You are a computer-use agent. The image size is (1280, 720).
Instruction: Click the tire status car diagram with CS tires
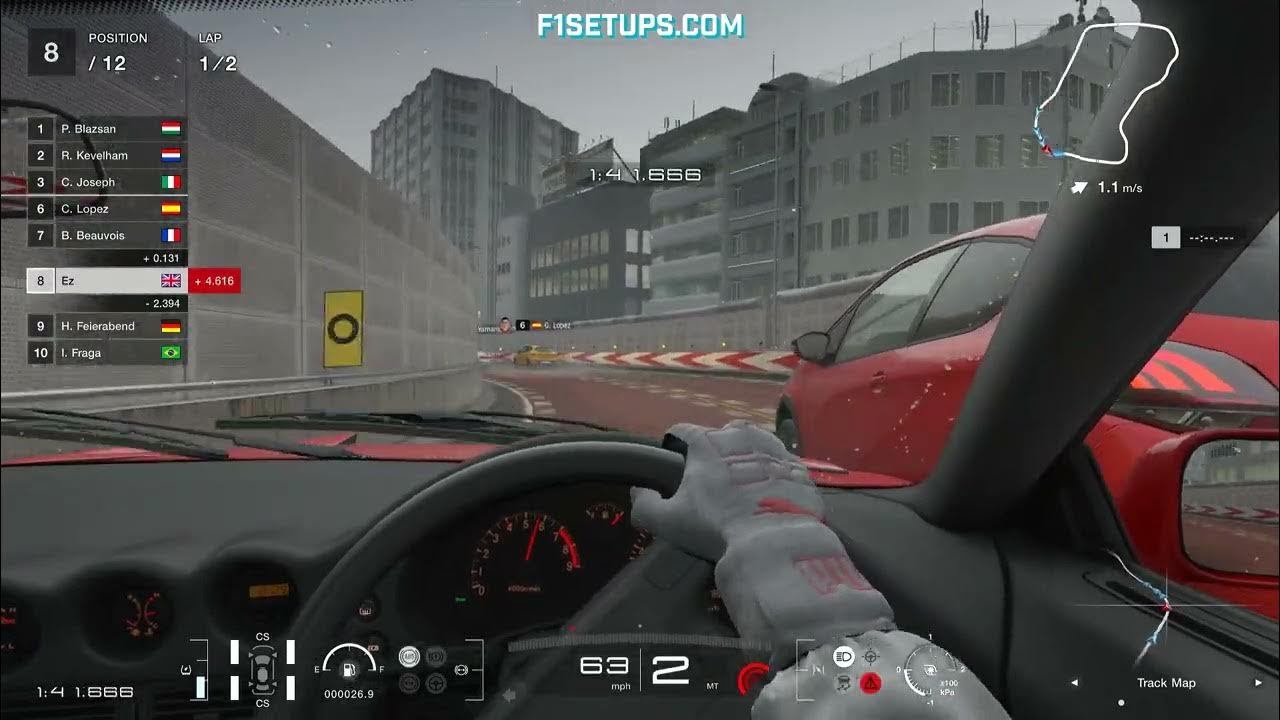(x=262, y=670)
